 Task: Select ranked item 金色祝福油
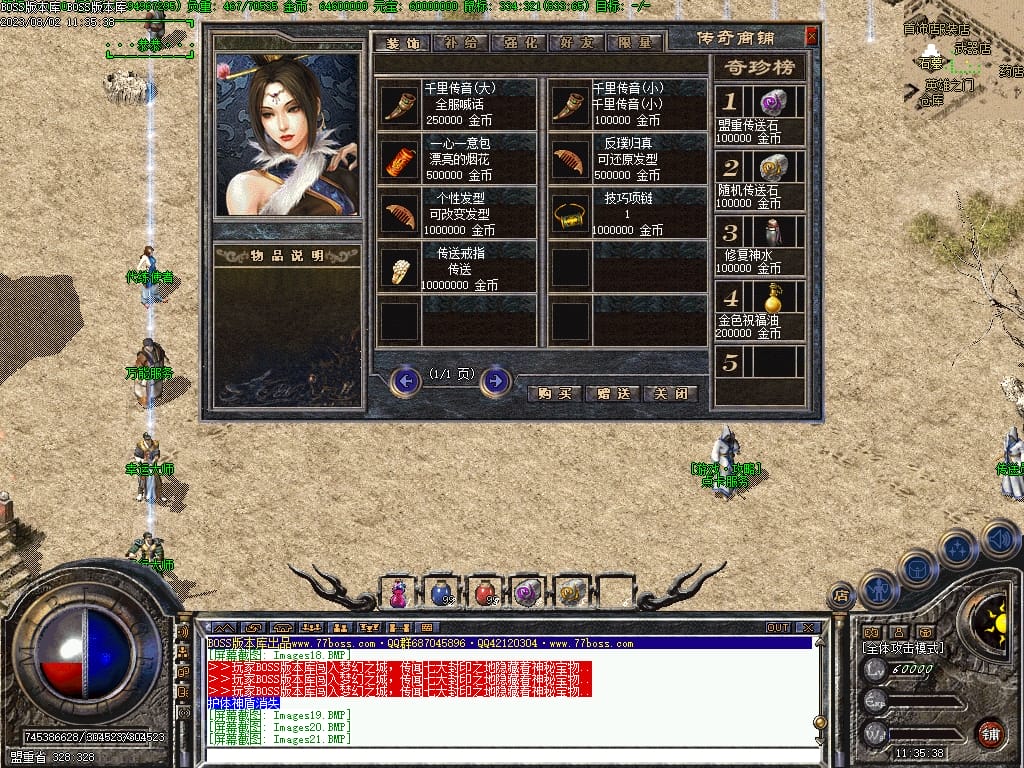pos(771,298)
